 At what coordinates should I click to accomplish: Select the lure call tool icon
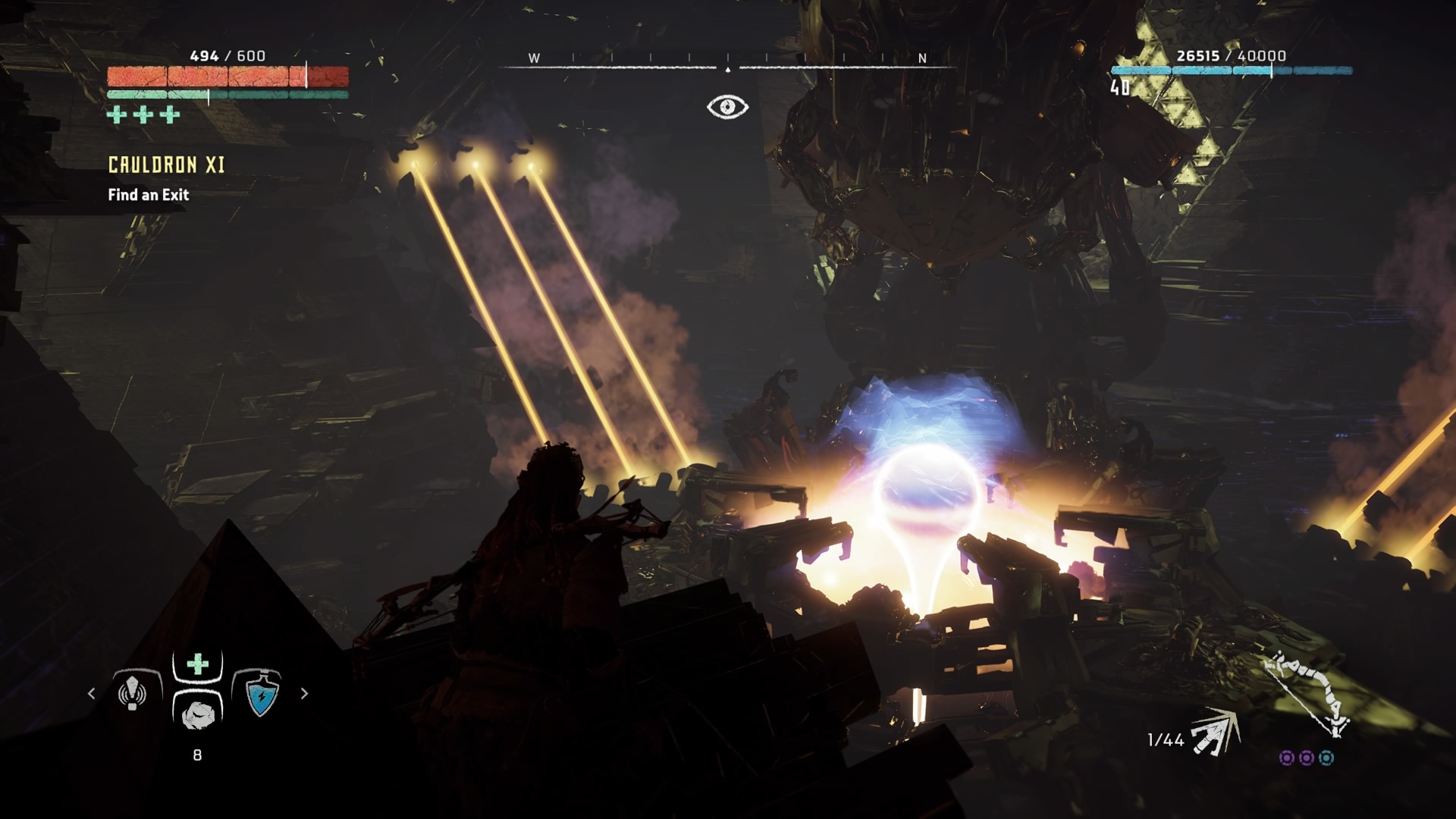coord(133,692)
